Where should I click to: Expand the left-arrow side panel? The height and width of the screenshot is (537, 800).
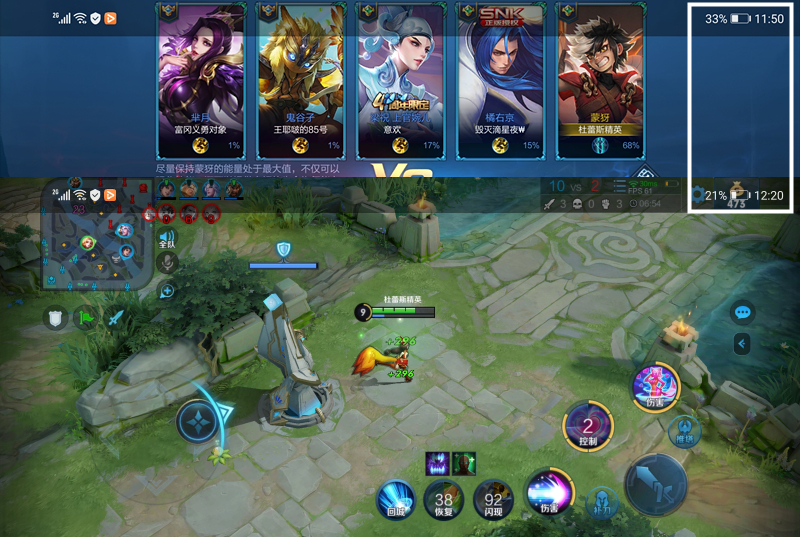pyautogui.click(x=742, y=344)
